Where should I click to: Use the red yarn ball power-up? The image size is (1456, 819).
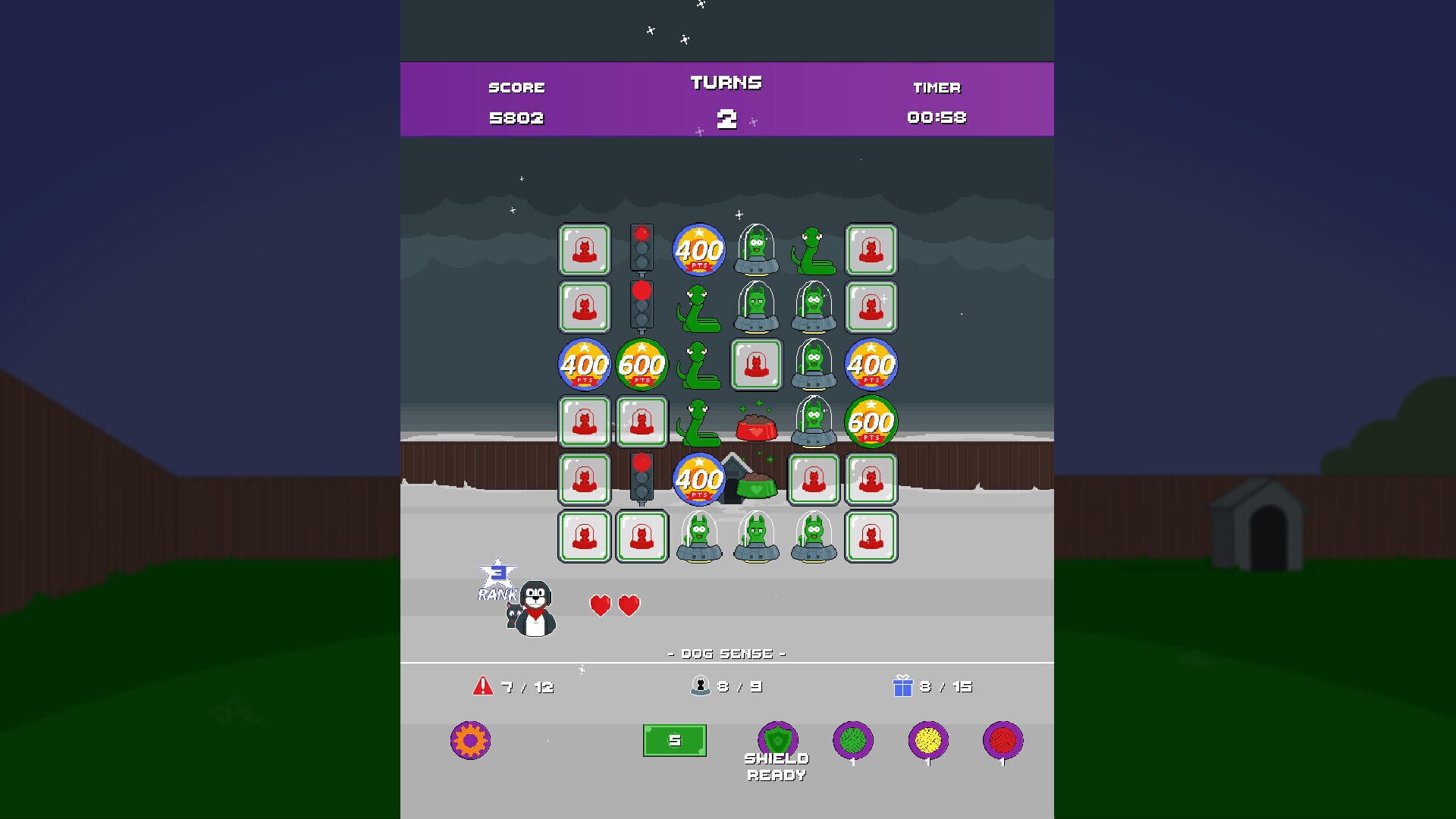coord(1005,741)
